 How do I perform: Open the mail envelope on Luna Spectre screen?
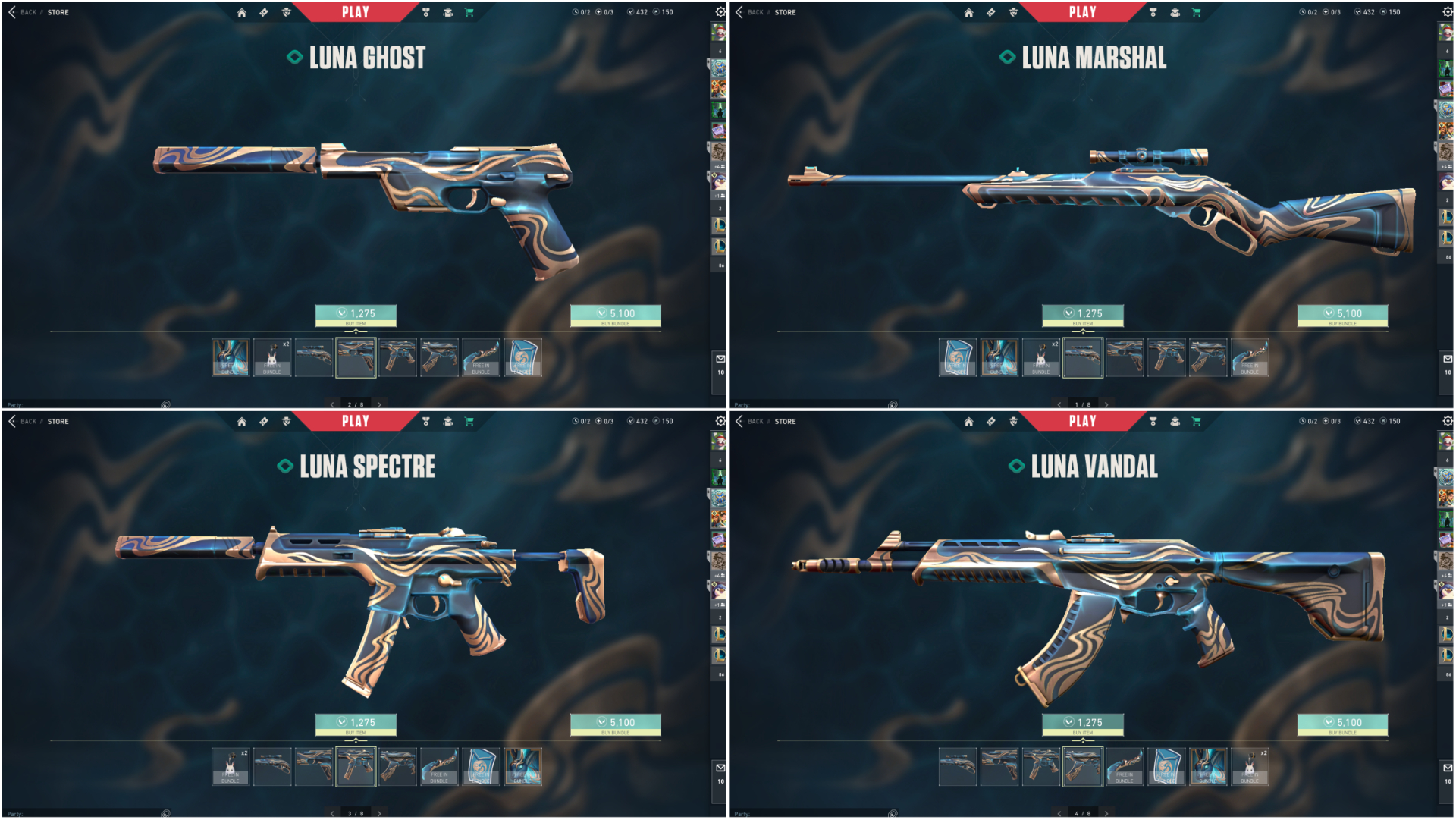coord(720,768)
